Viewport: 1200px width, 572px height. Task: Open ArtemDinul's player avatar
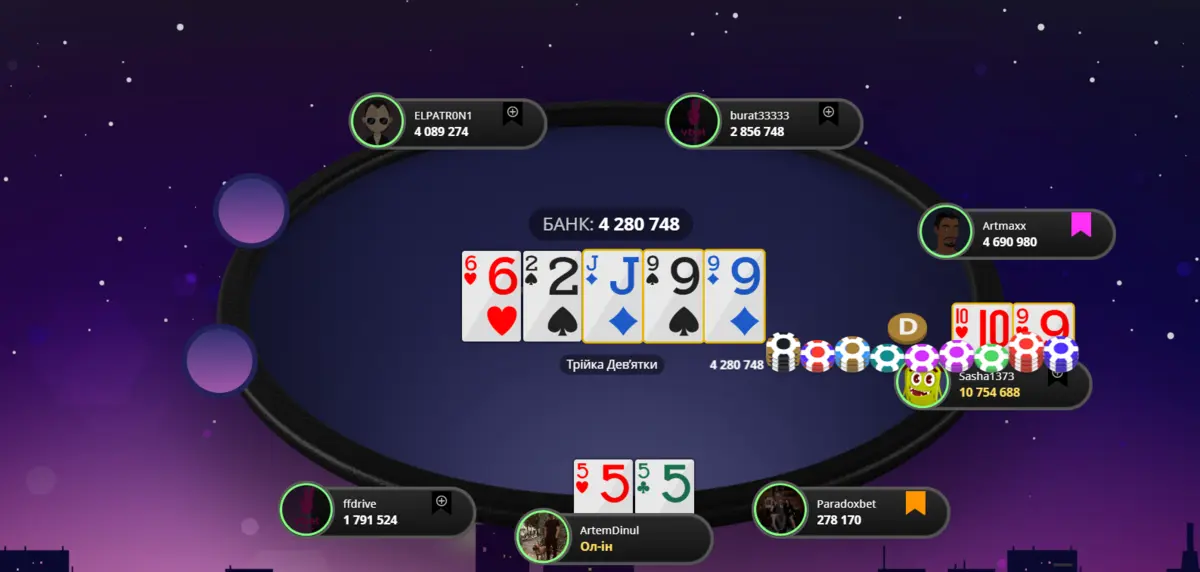click(x=542, y=536)
